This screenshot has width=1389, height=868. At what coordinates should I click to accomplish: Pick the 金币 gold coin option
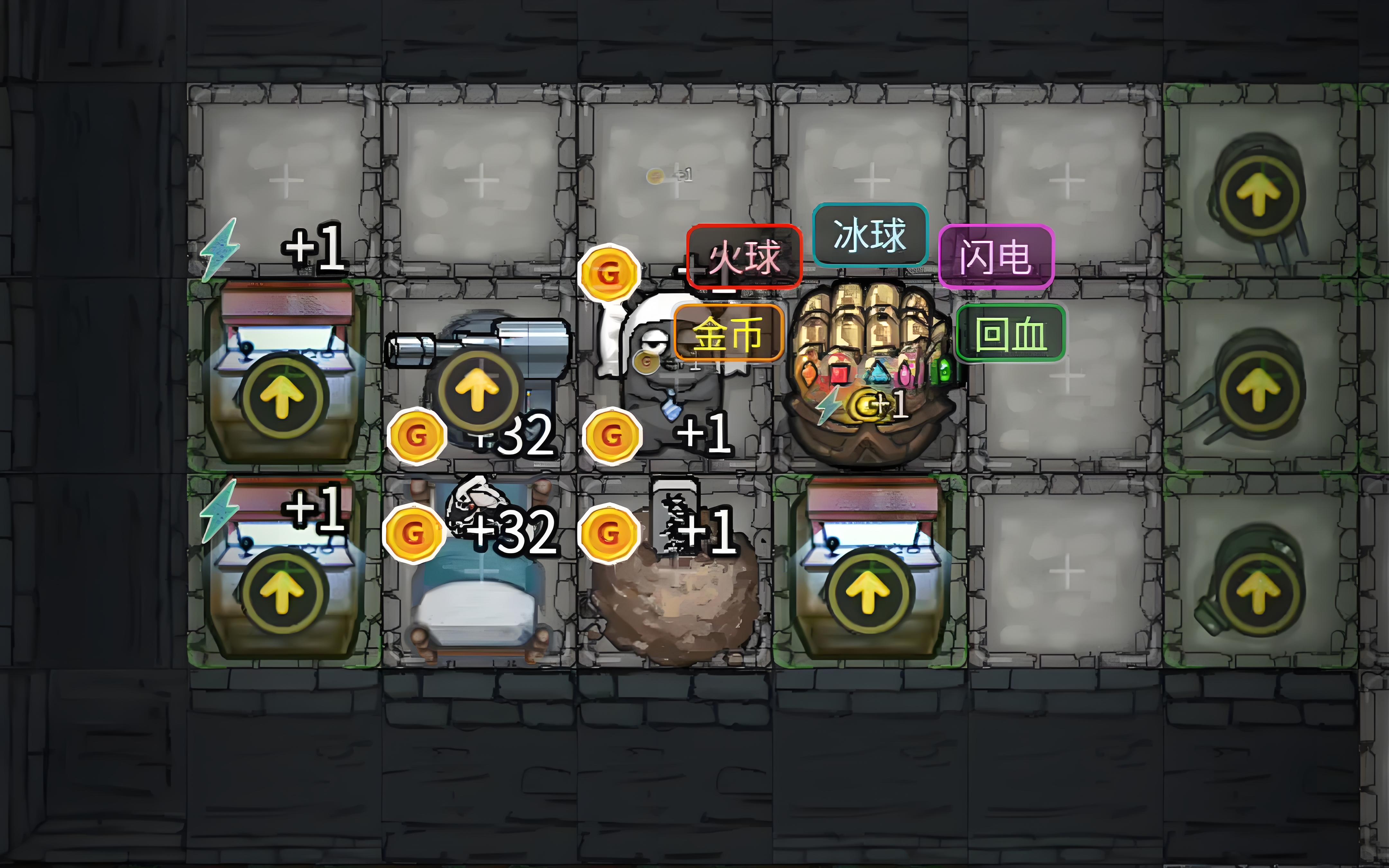click(728, 334)
